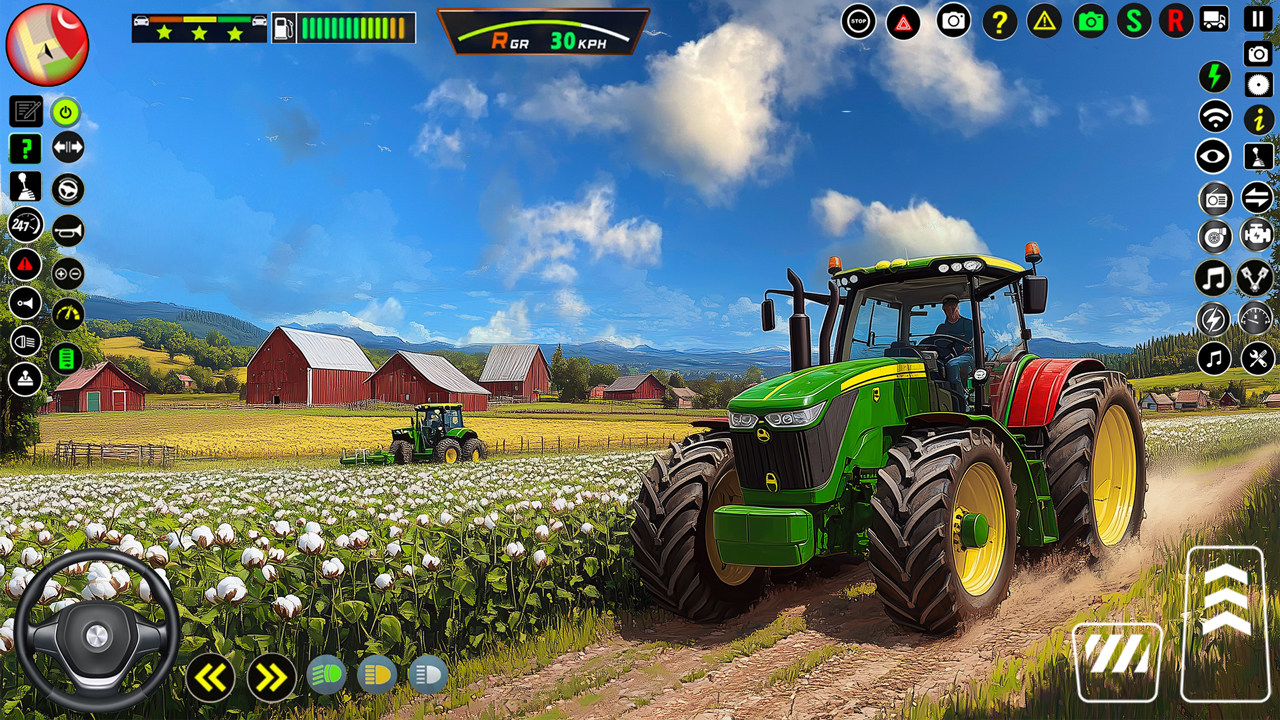
Task: Open the steering wheel control option
Action: coord(67,188)
